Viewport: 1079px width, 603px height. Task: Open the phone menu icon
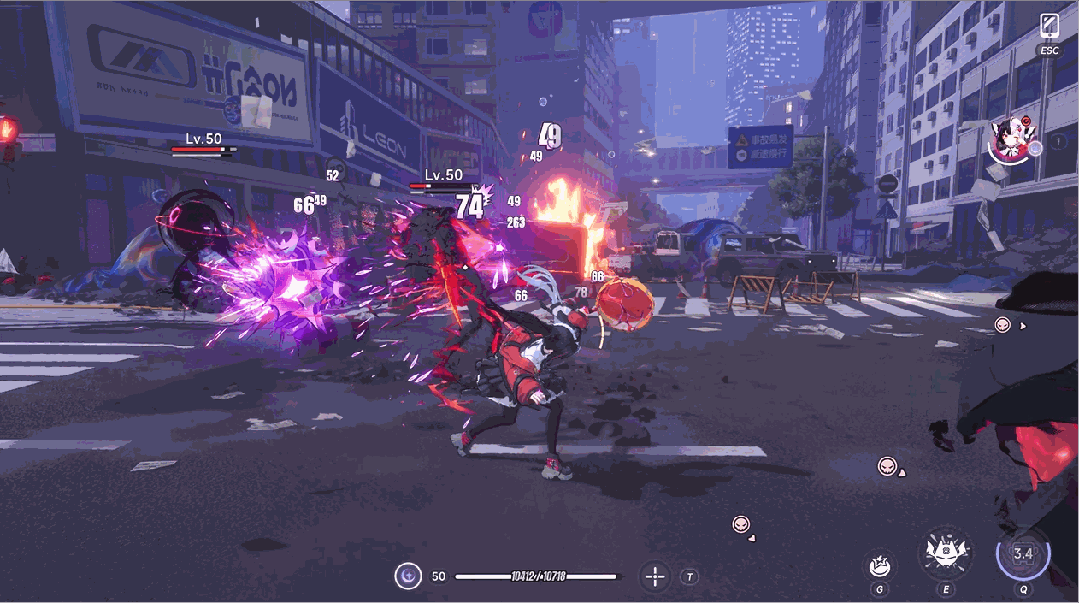coord(1049,26)
